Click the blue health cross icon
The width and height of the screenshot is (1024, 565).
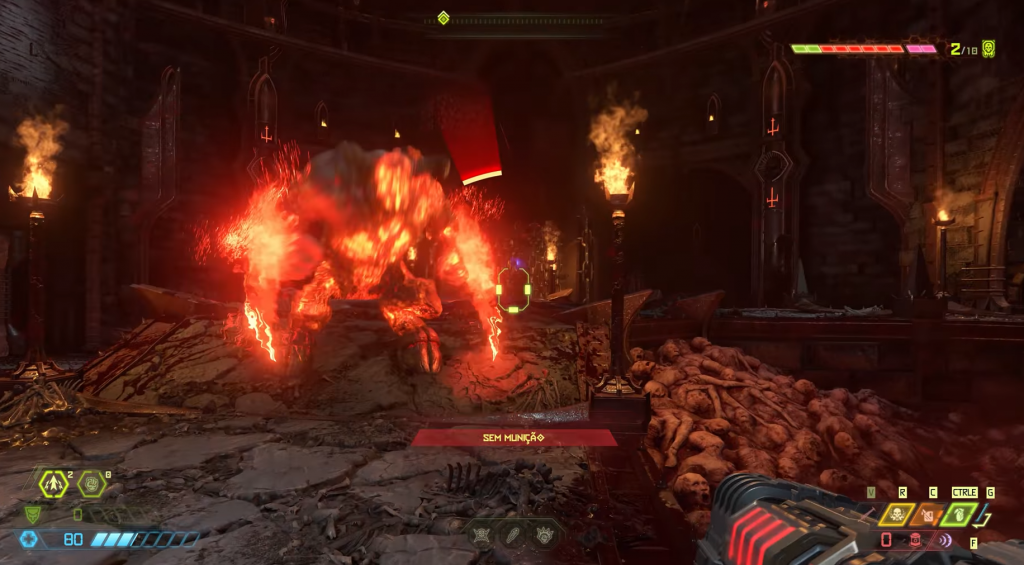pyautogui.click(x=30, y=539)
